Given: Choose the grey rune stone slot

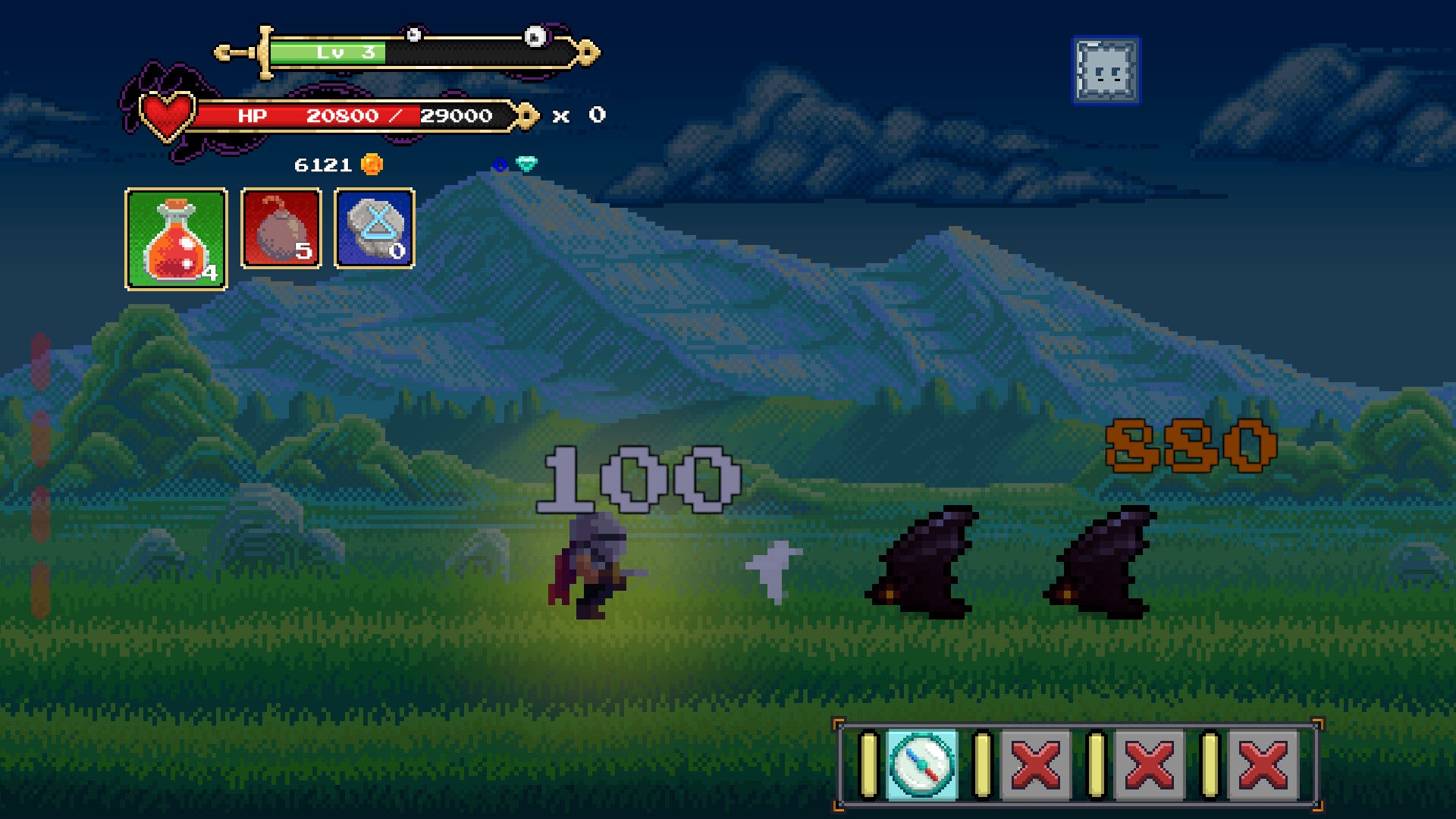Looking at the screenshot, I should [375, 228].
